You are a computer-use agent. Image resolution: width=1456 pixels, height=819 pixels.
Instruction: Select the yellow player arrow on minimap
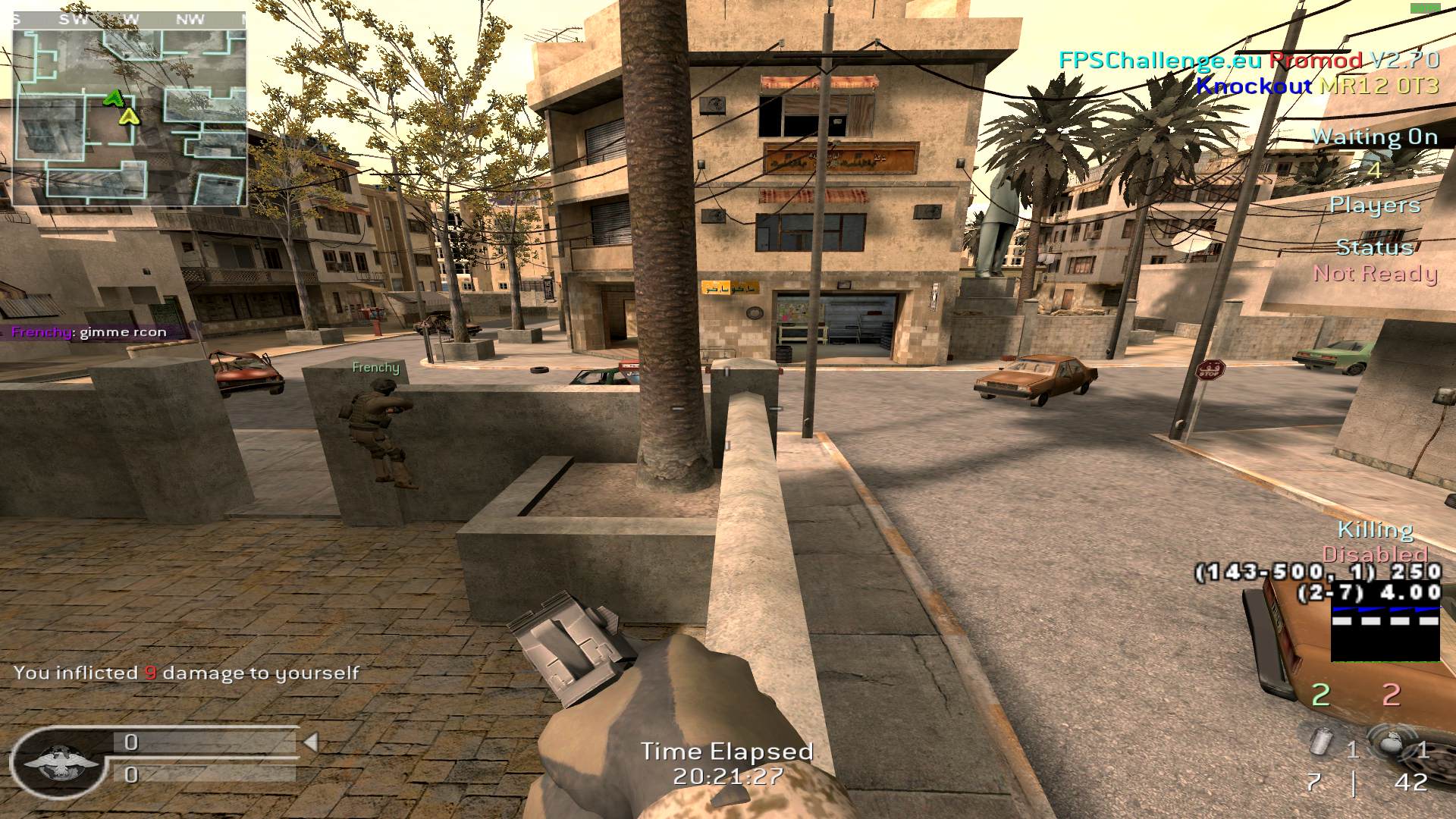pos(129,116)
